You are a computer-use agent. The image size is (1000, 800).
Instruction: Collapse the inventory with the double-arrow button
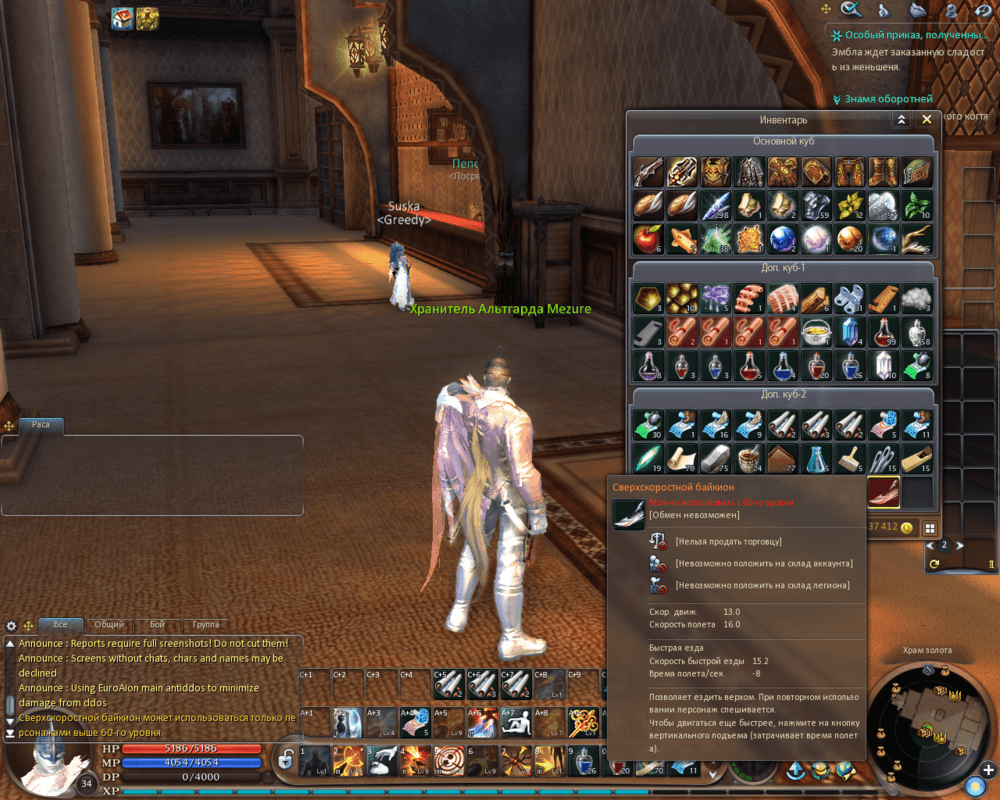point(901,119)
